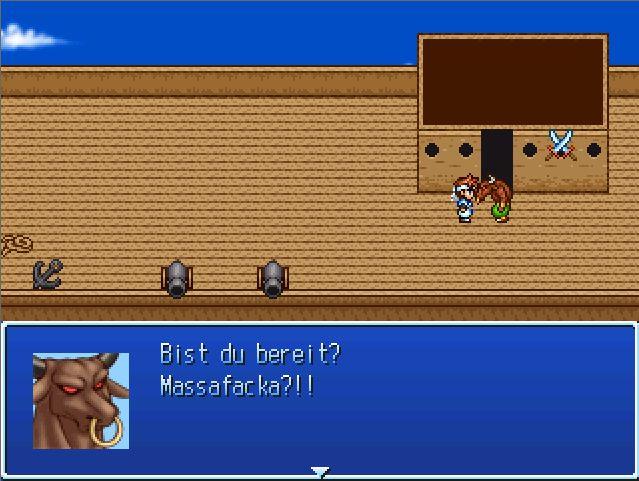Advance dialogue with the continue arrow
The image size is (639, 481).
[319, 471]
